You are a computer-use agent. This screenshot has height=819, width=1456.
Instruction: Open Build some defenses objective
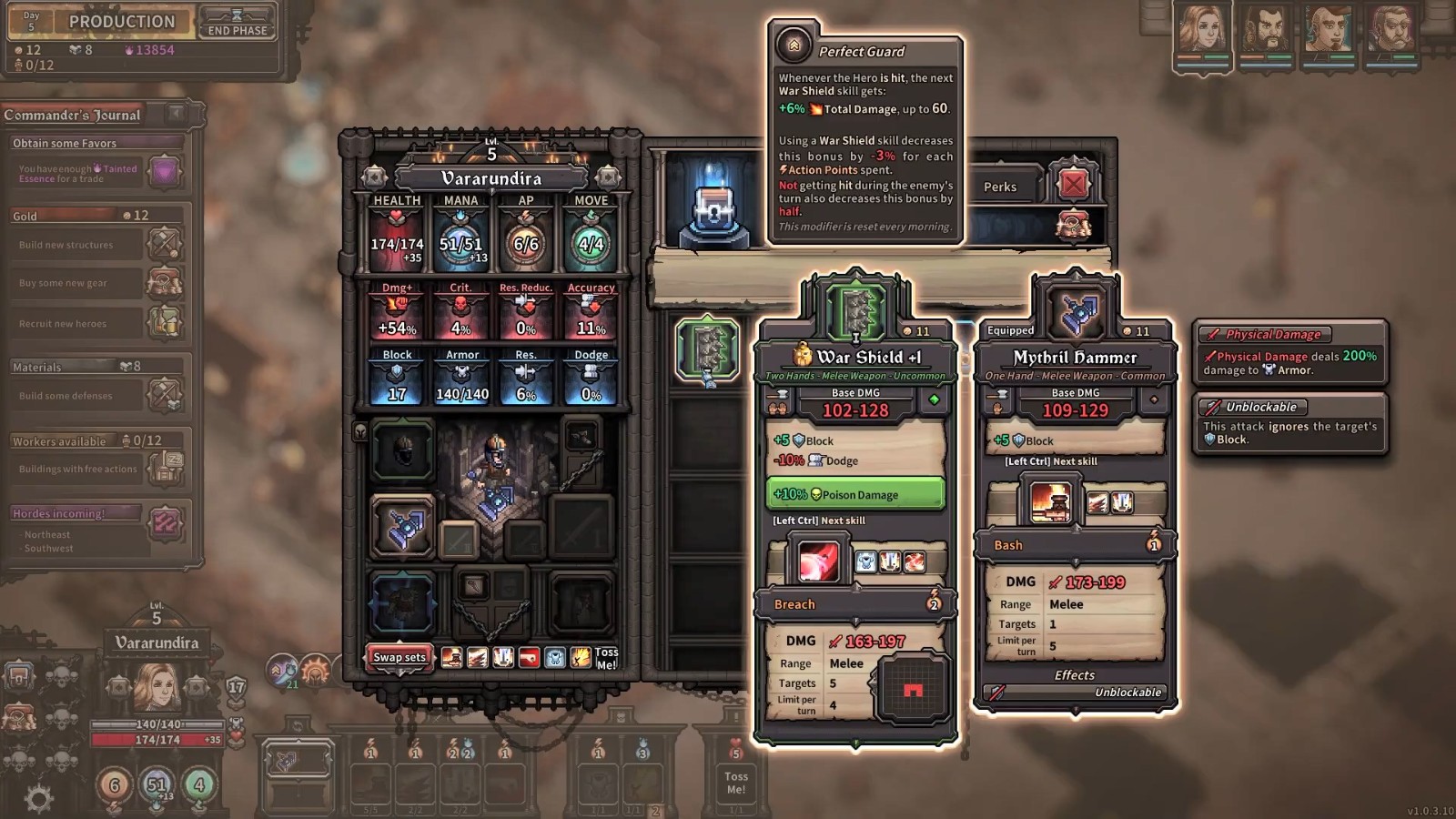(165, 396)
